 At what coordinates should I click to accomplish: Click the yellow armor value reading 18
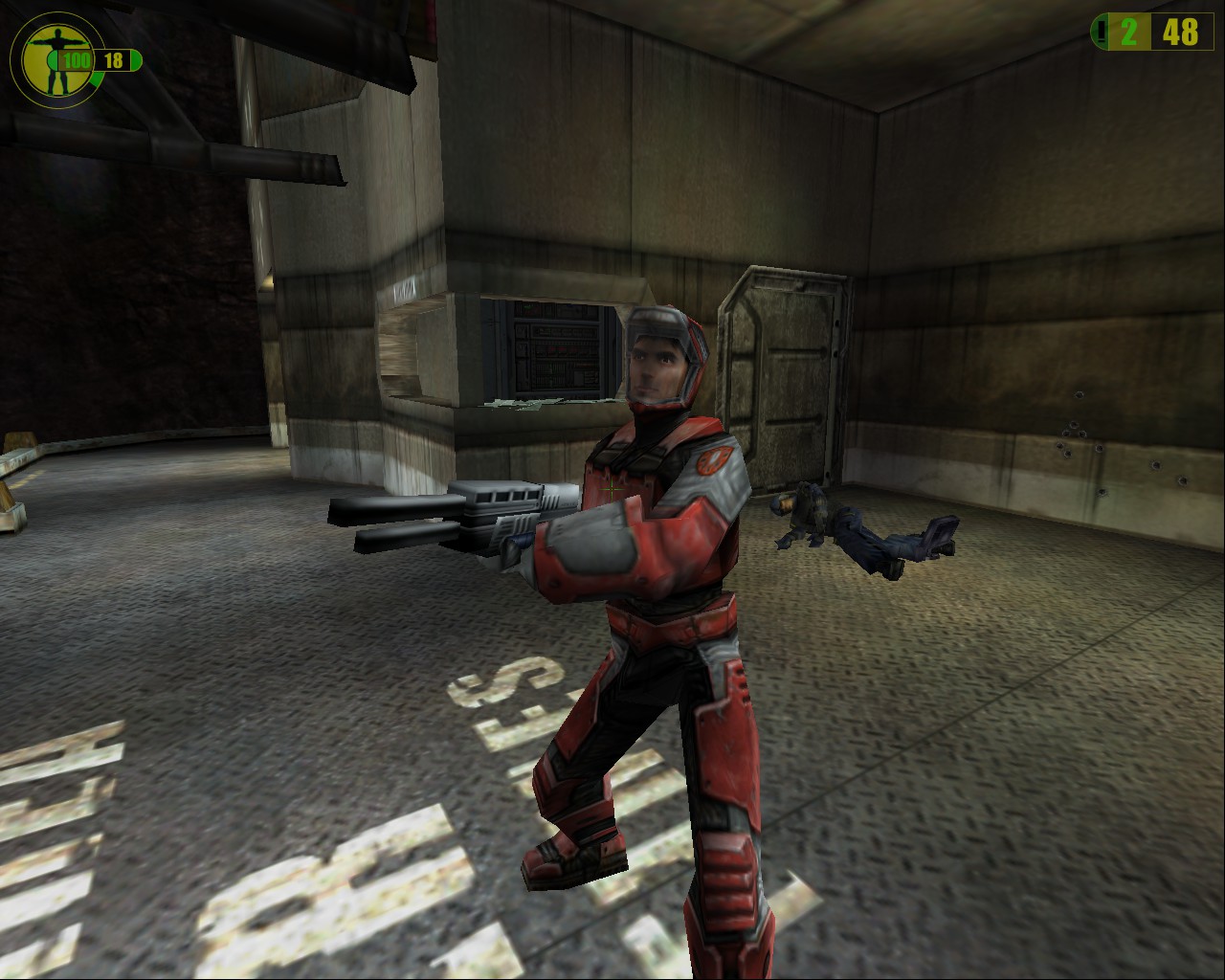[113, 58]
